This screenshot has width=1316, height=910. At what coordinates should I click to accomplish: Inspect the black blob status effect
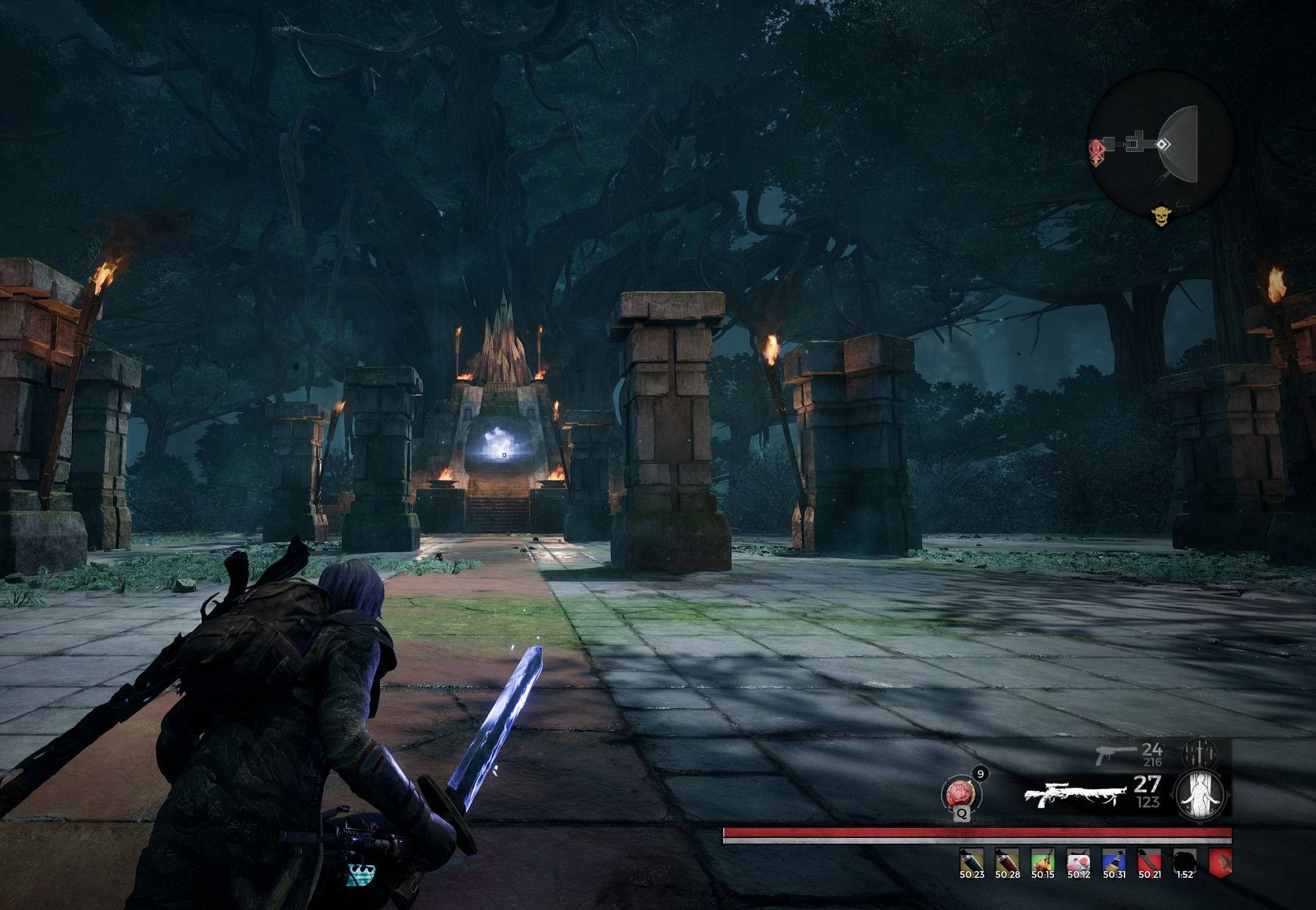pyautogui.click(x=1184, y=859)
